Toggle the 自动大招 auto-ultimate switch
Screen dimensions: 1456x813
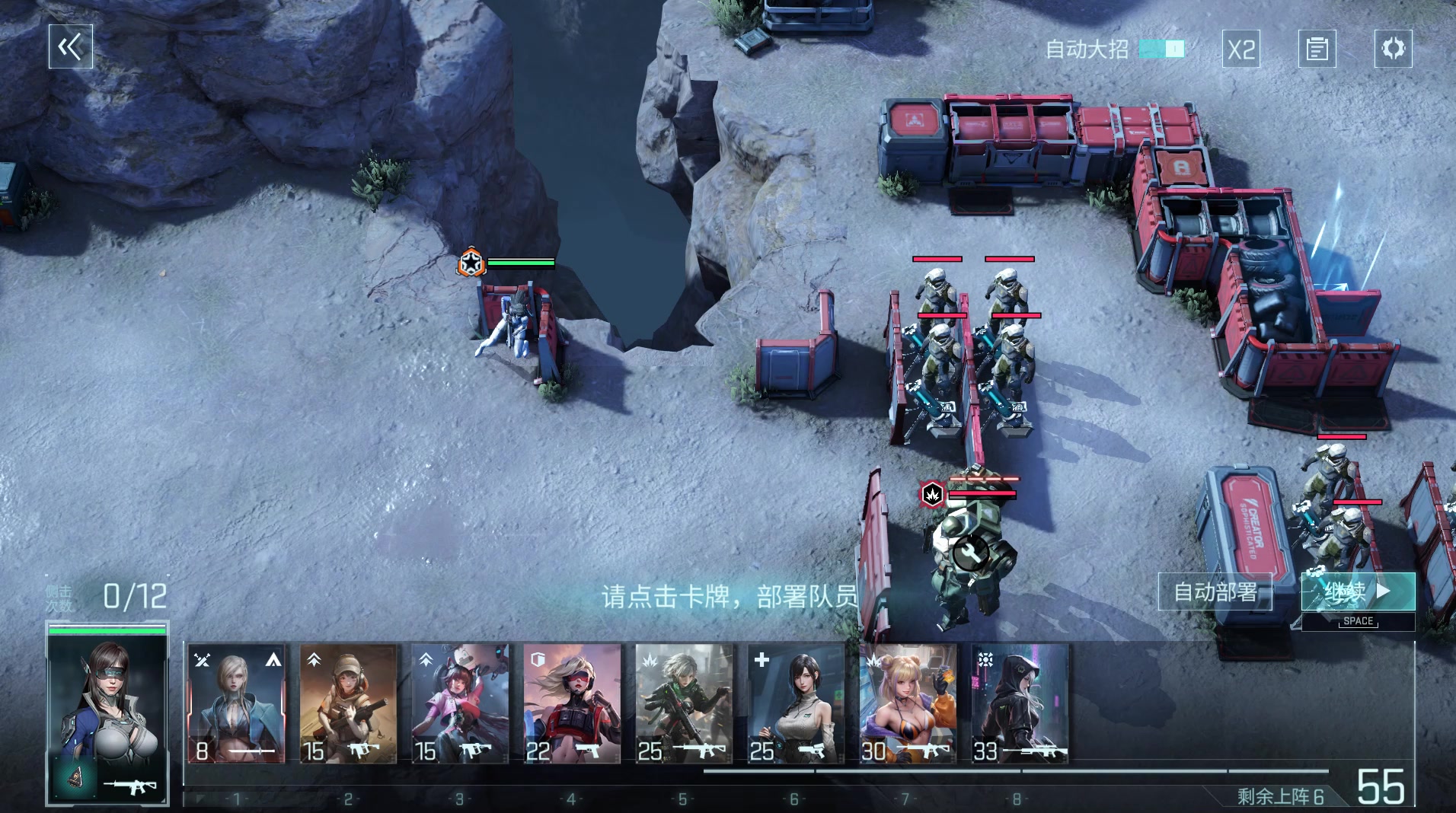(1161, 49)
